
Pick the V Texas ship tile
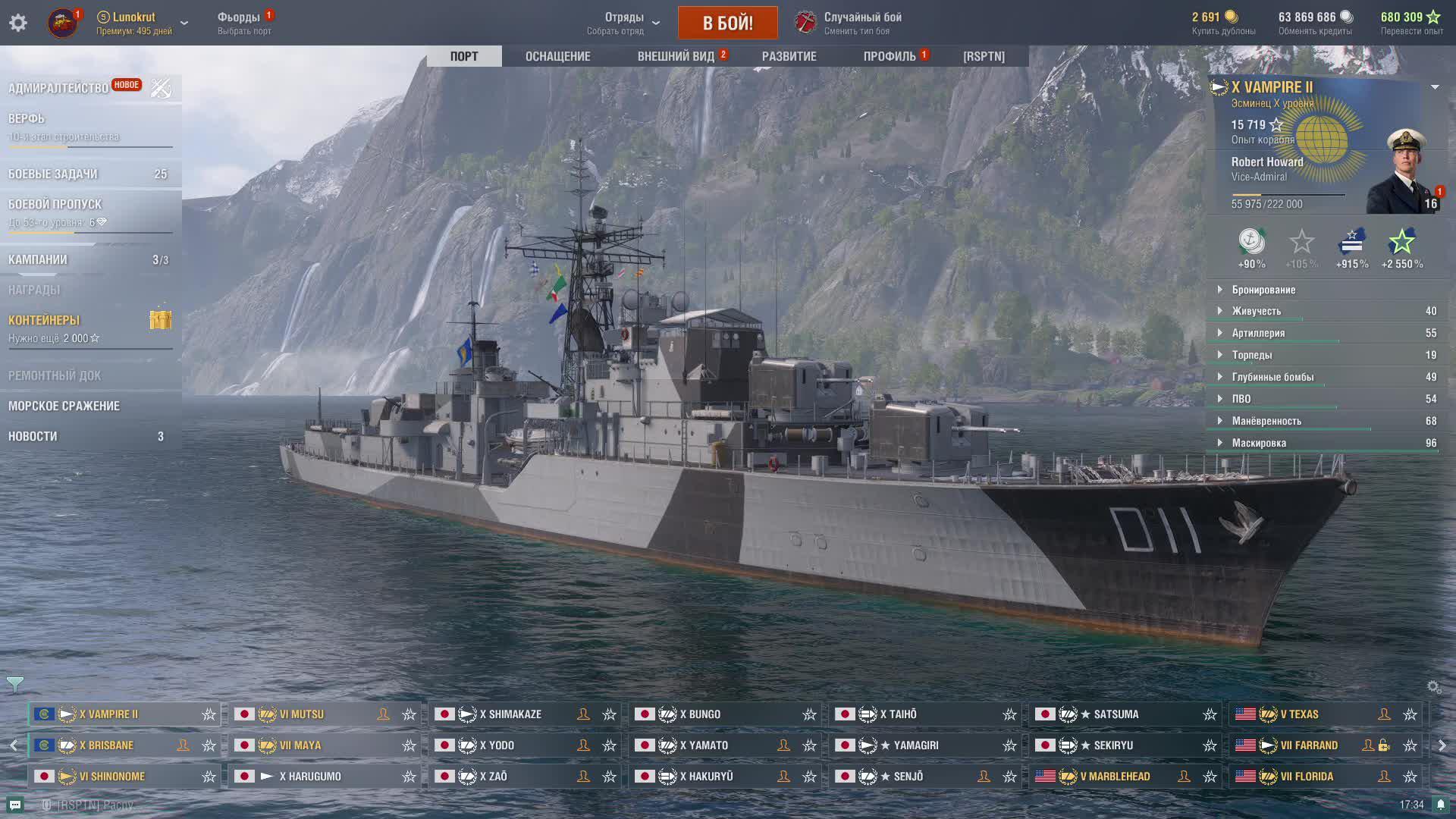point(1299,714)
